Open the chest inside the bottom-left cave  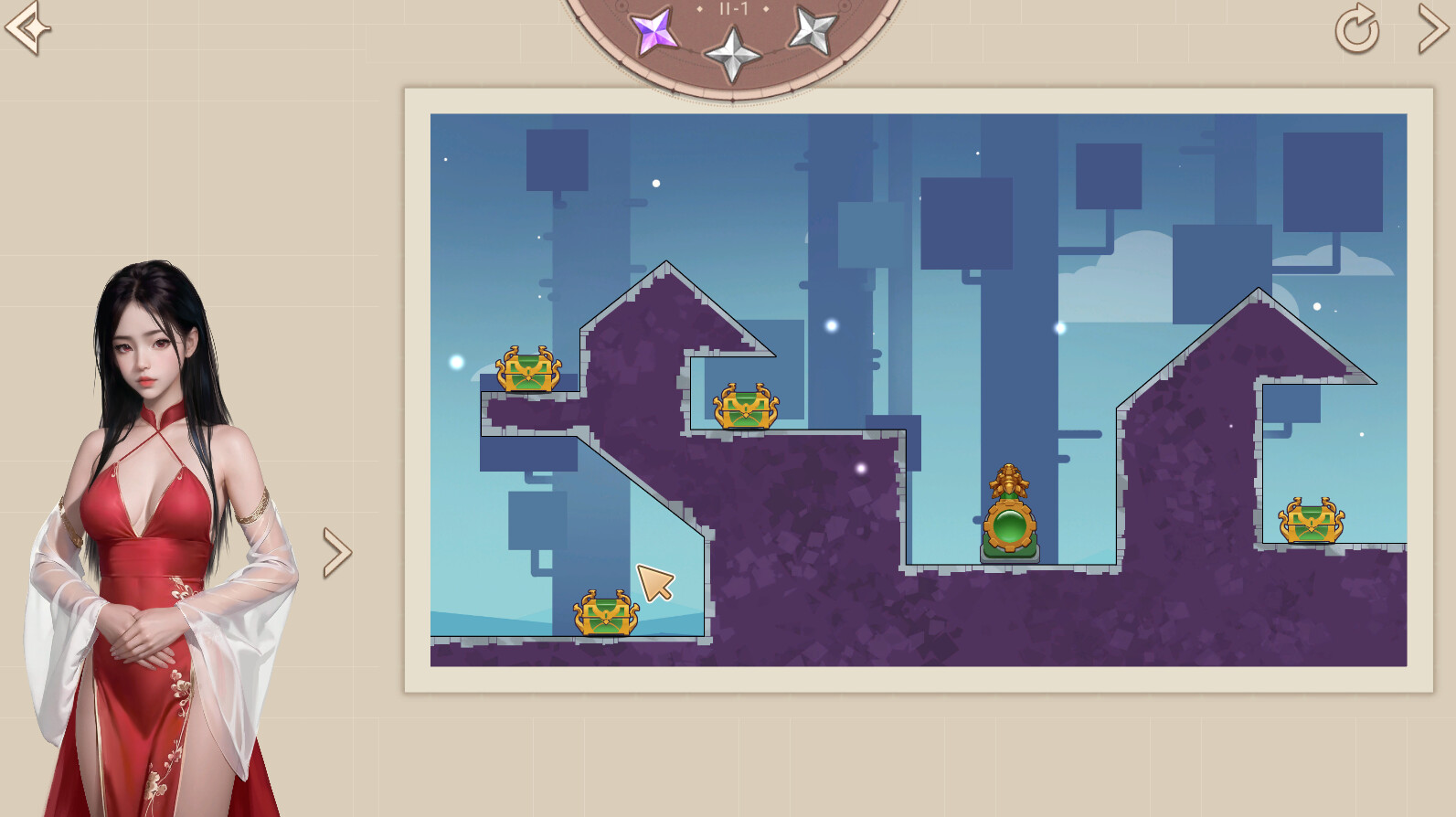604,612
